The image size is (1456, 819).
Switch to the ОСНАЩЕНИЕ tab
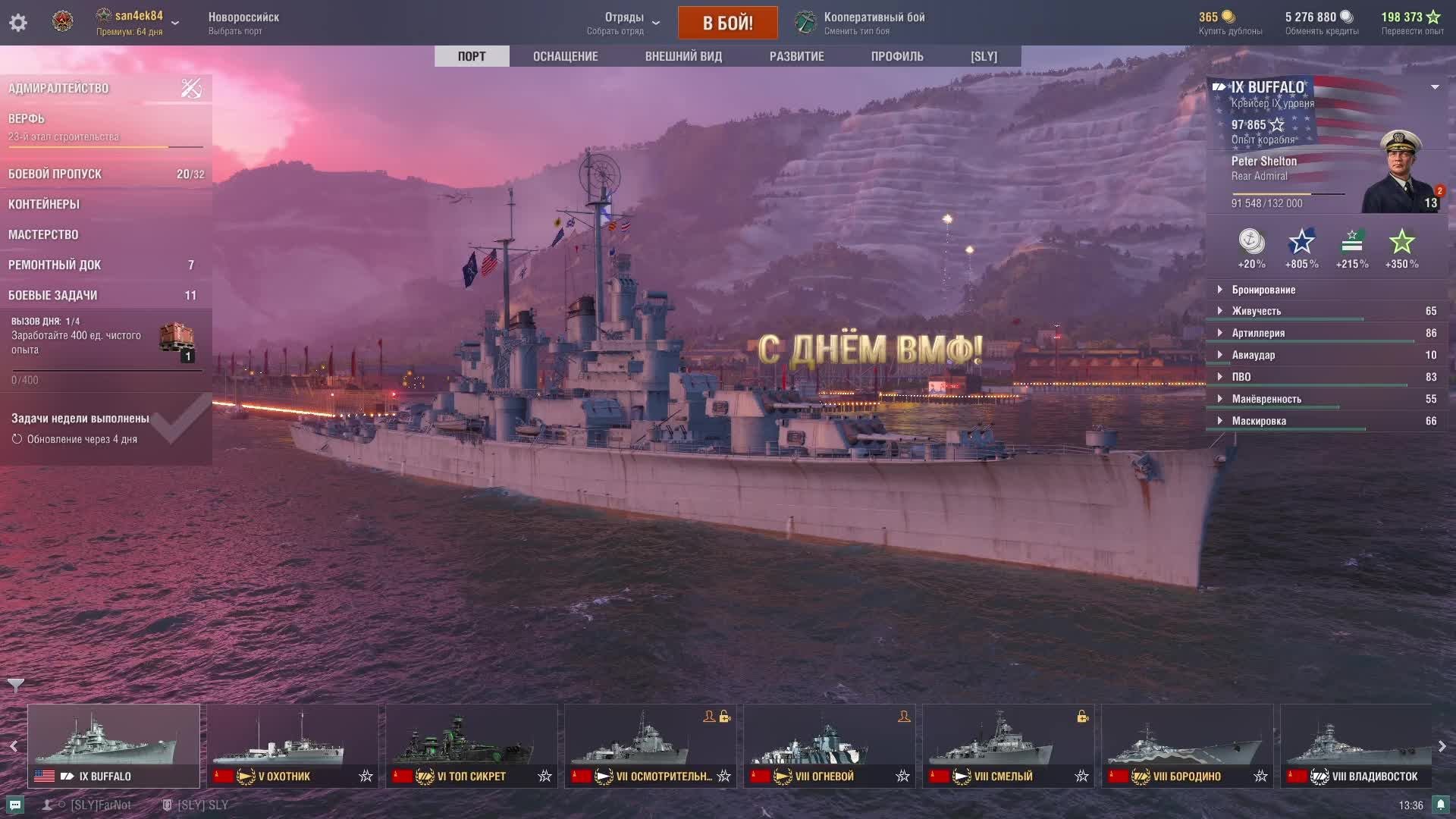(x=565, y=56)
